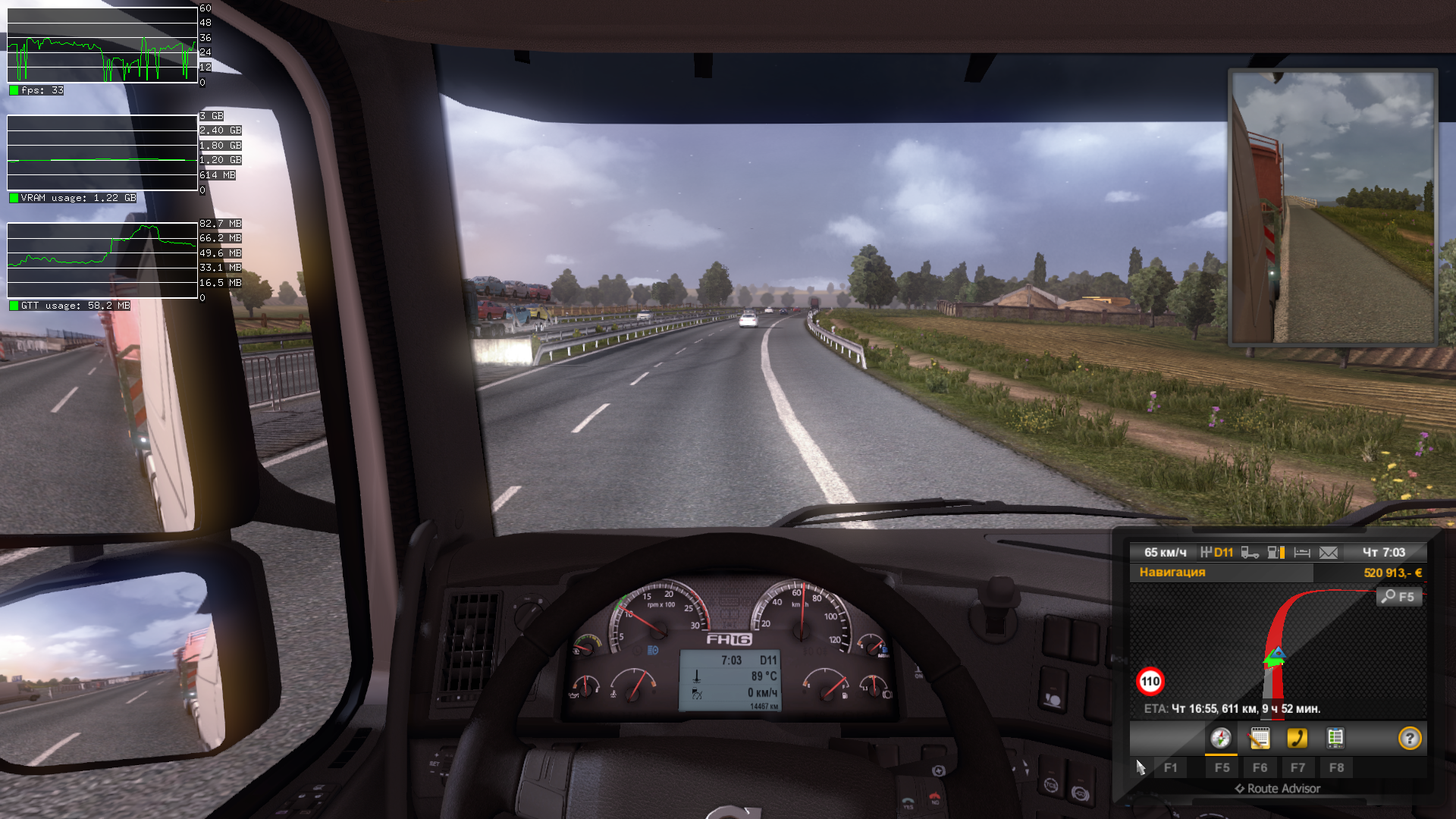Open the yellow phone assistance tab
The height and width of the screenshot is (819, 1456).
(x=1298, y=739)
